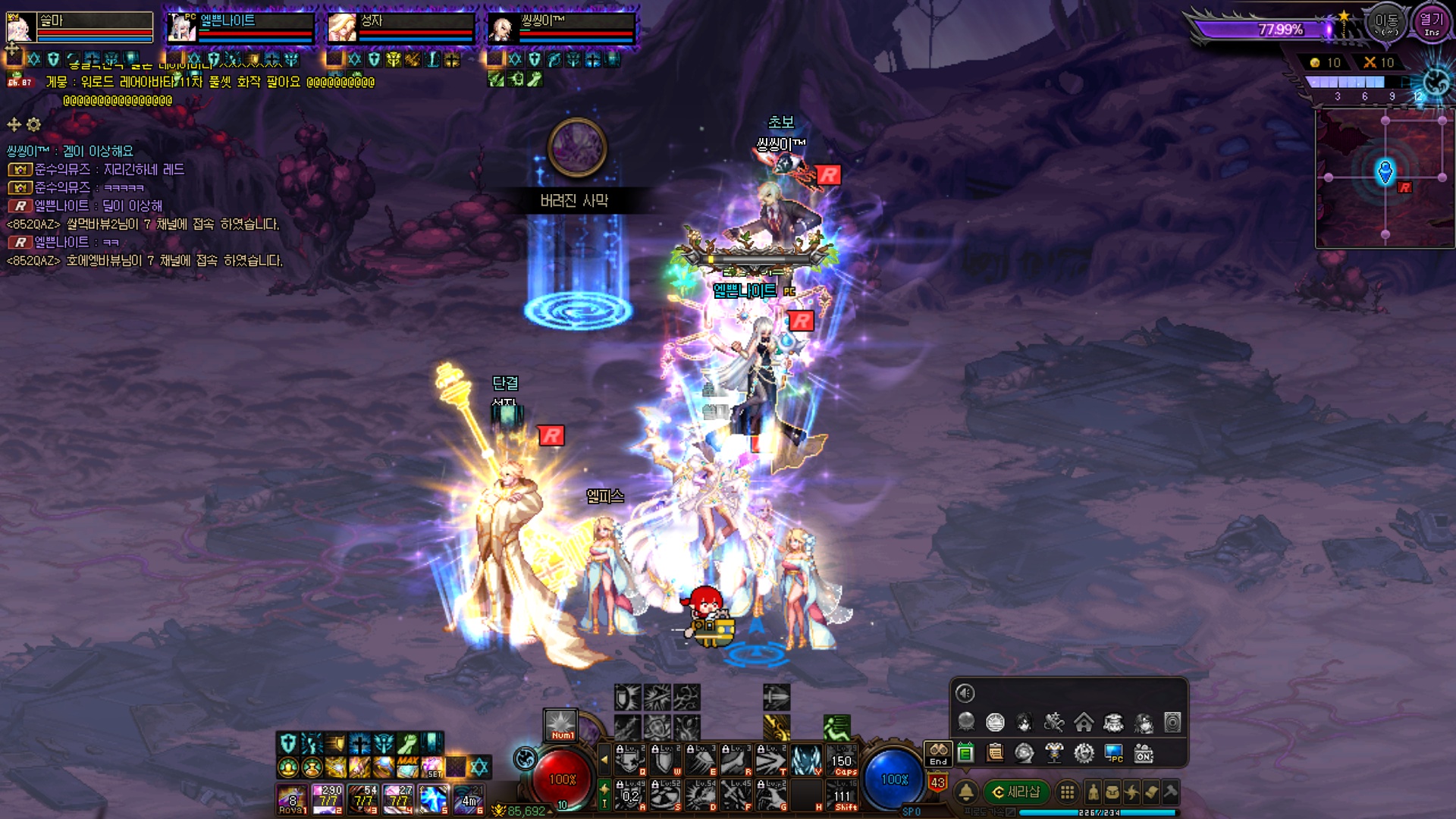Click the raid minimap

click(1385, 179)
